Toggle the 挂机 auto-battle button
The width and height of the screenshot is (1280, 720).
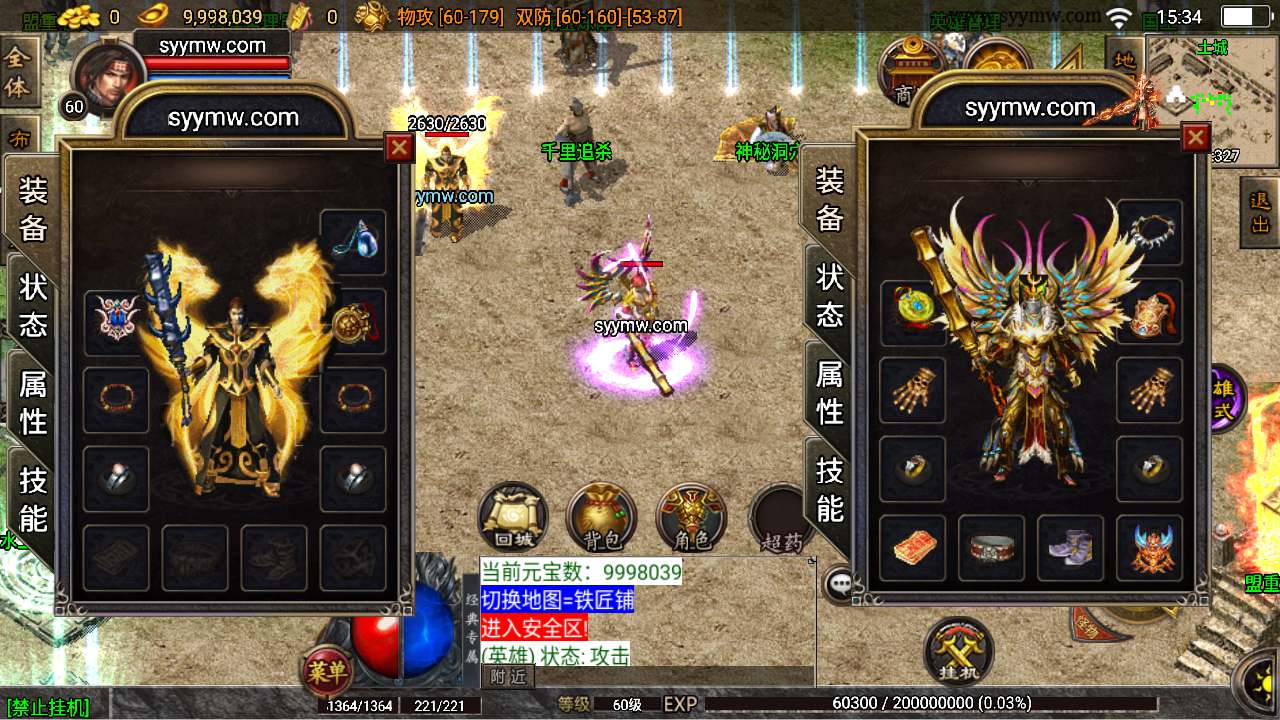(959, 651)
